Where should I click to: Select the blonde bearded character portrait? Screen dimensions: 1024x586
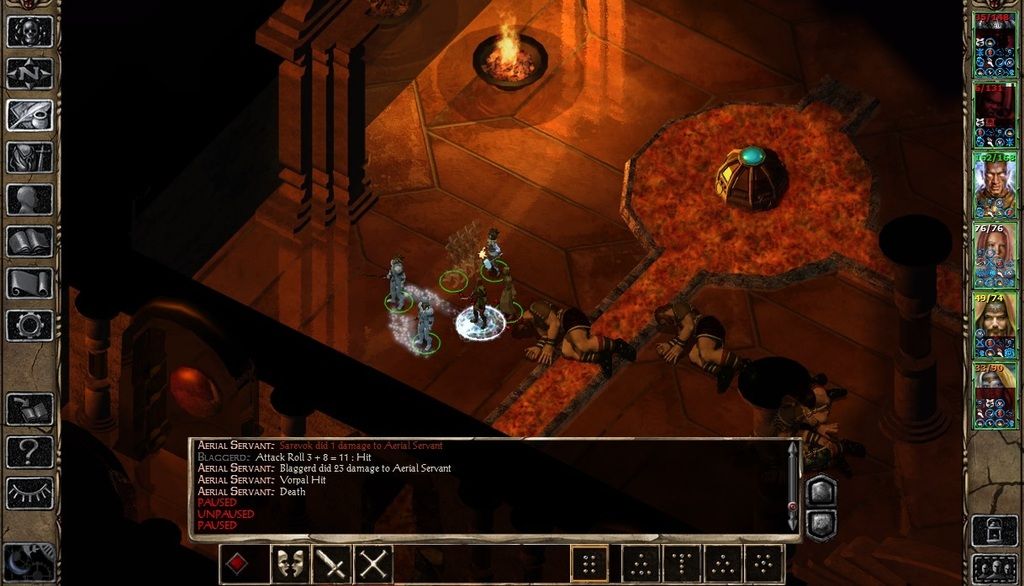pos(995,325)
